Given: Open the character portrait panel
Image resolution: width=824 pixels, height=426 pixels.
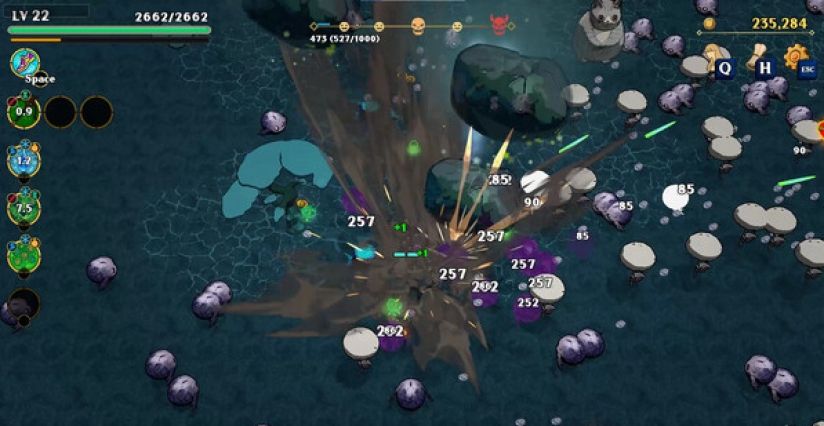Looking at the screenshot, I should [716, 58].
